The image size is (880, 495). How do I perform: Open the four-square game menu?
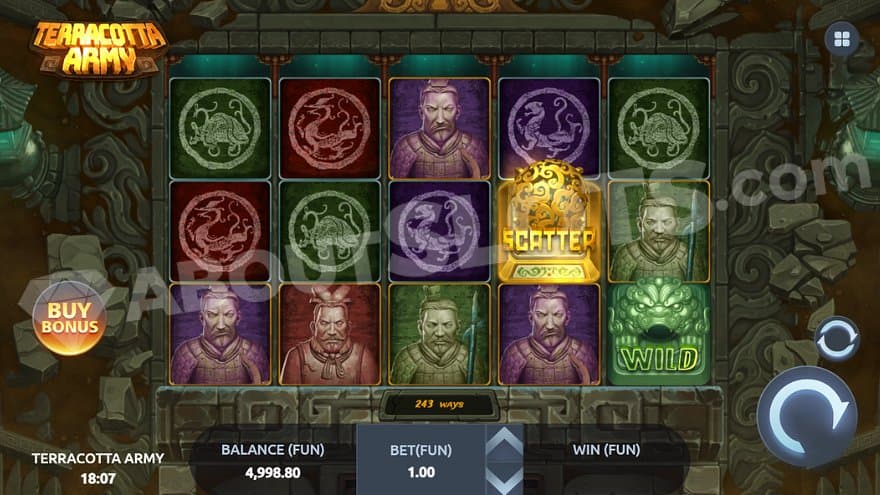(841, 39)
